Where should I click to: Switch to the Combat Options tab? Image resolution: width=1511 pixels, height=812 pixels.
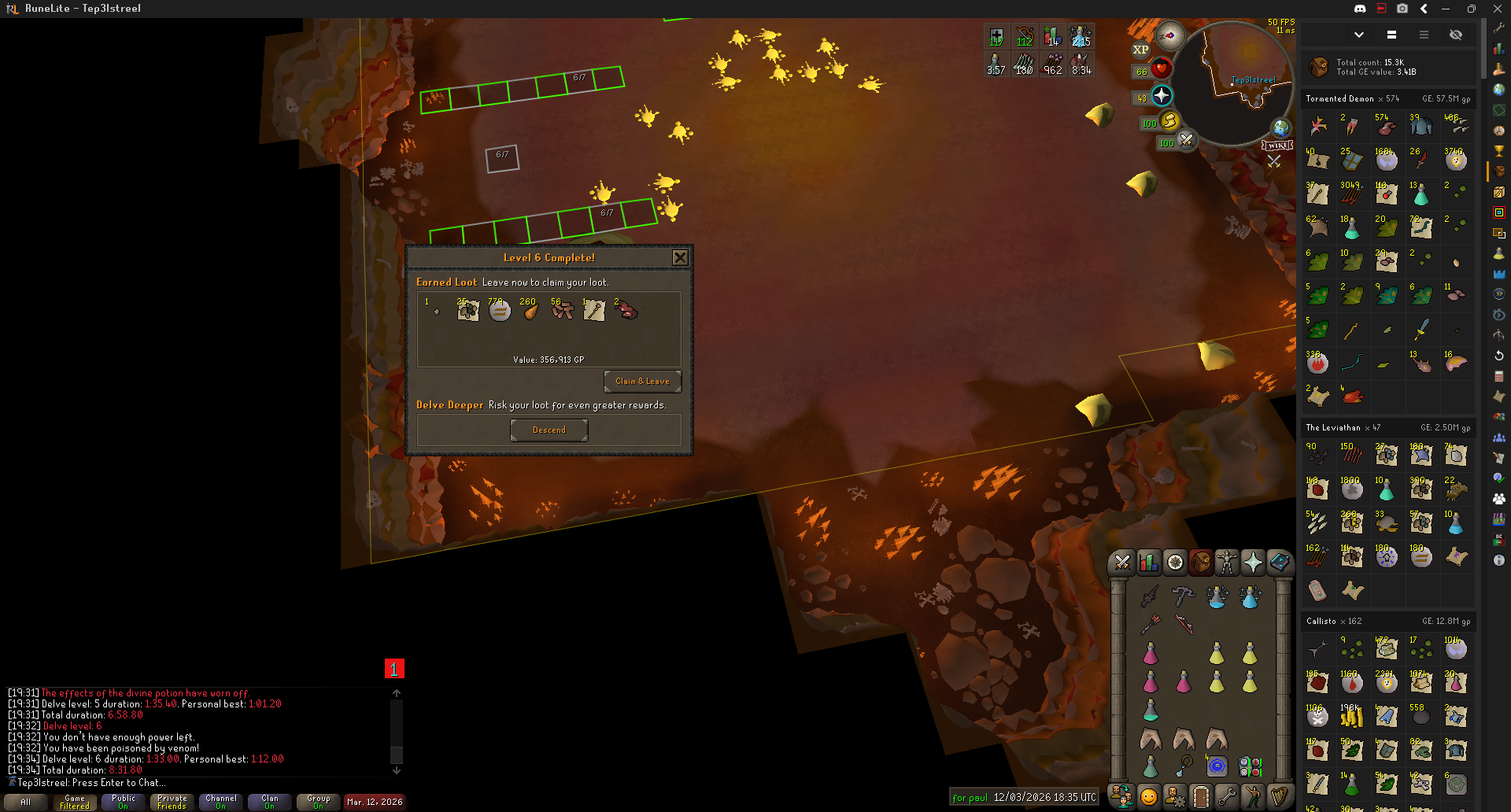1122,562
